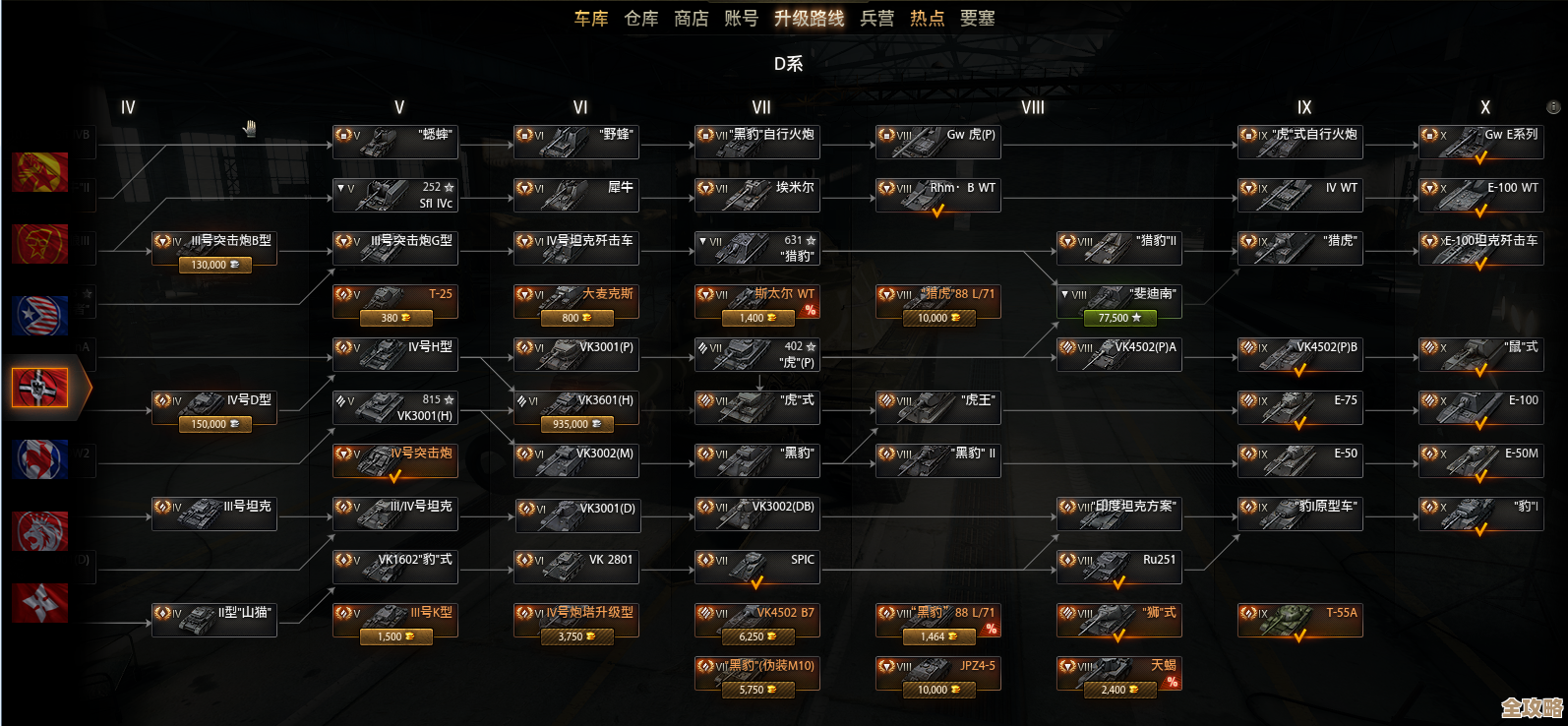Select the II型"山猫" tier IV tank
1568x726 pixels.
pyautogui.click(x=213, y=619)
